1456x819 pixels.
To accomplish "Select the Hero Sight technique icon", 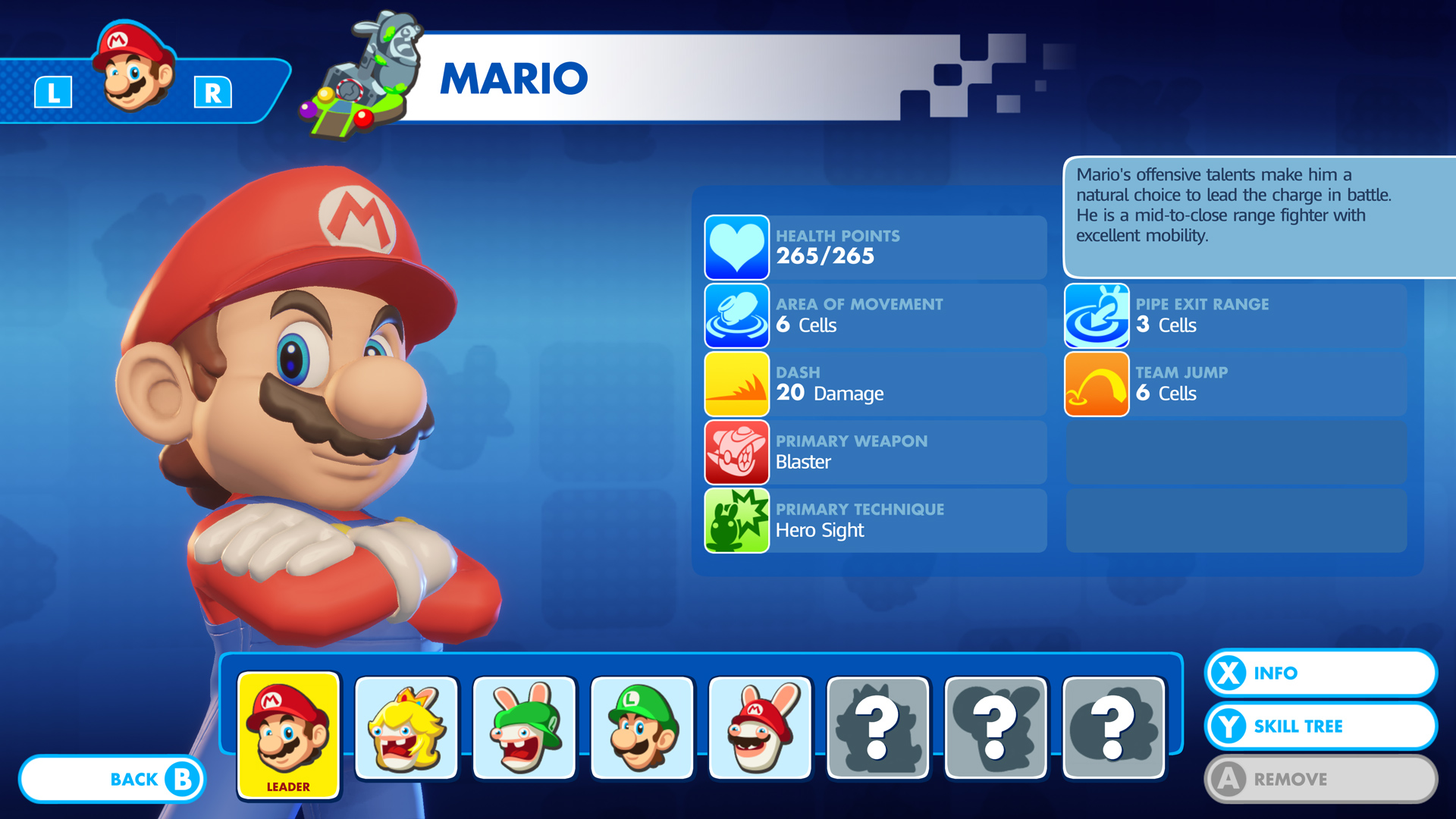I will tap(736, 520).
